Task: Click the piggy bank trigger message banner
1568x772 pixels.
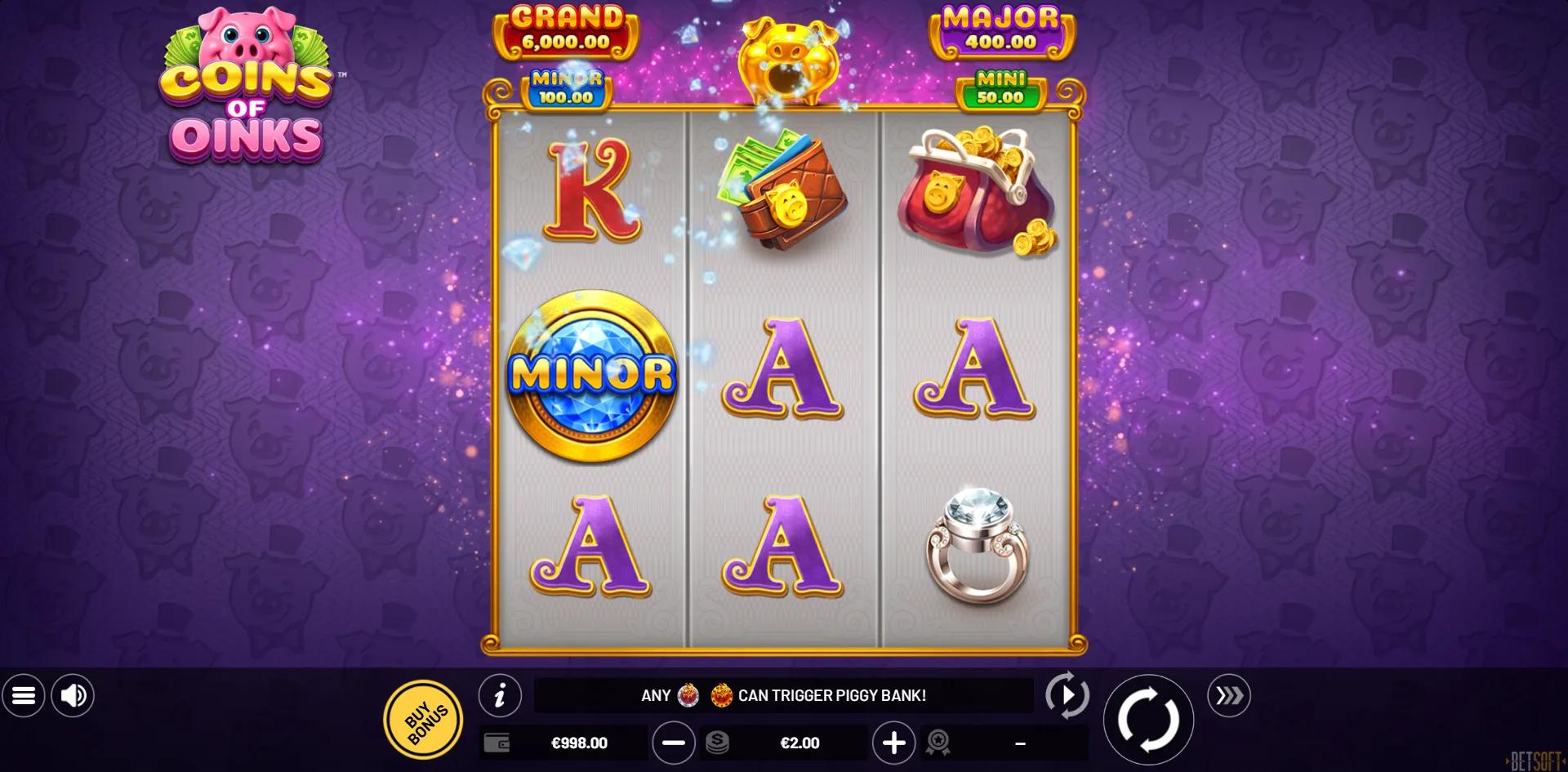Action: pyautogui.click(x=783, y=696)
